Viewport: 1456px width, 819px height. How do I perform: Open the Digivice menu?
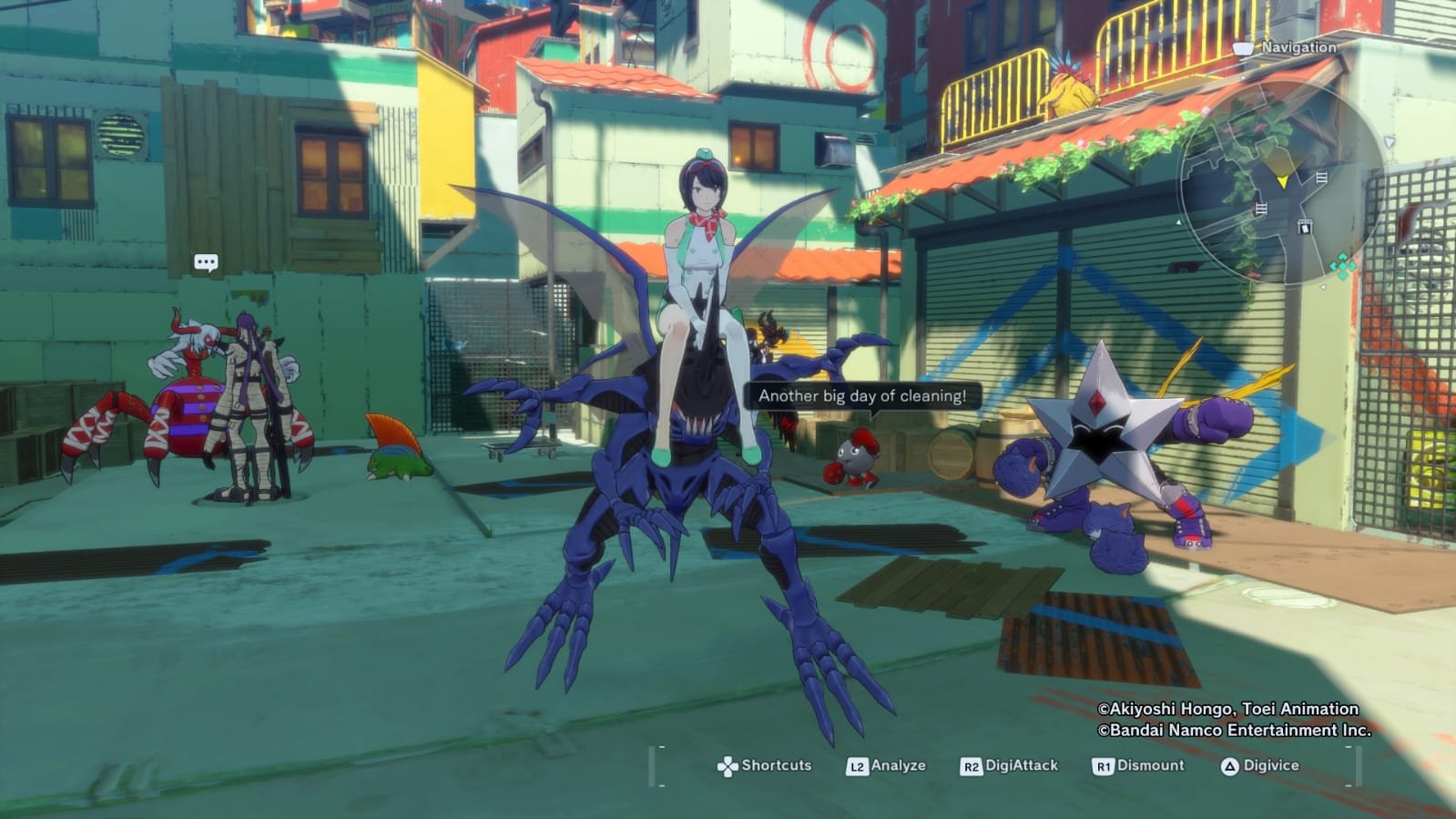pyautogui.click(x=1260, y=766)
